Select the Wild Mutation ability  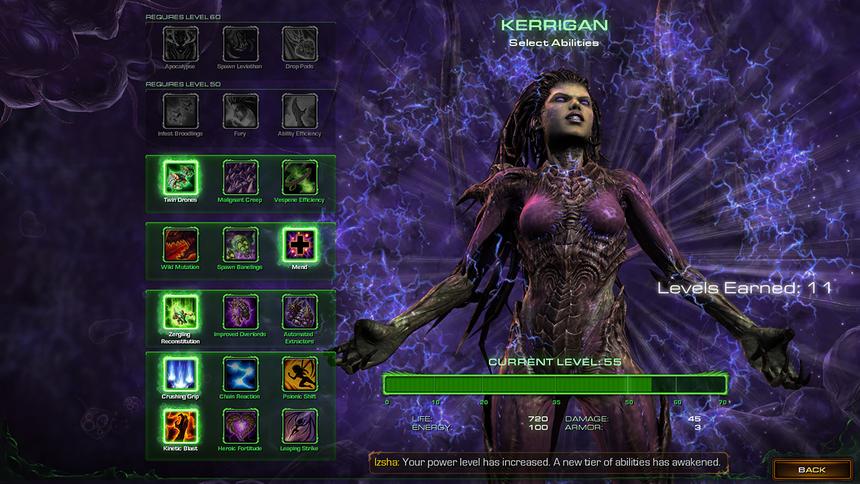tap(181, 244)
